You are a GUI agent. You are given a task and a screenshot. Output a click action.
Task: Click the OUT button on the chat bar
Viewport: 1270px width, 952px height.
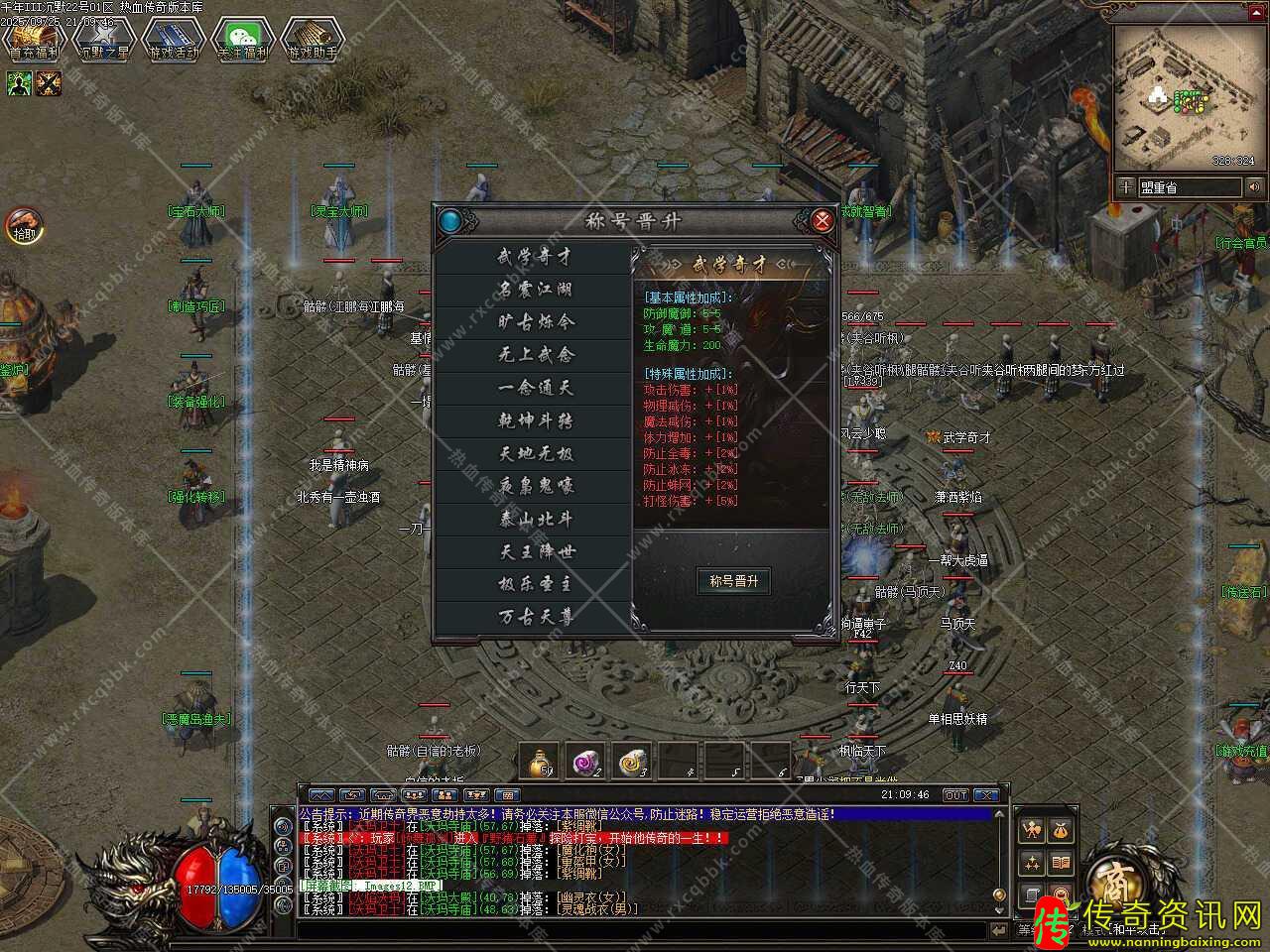pos(954,795)
